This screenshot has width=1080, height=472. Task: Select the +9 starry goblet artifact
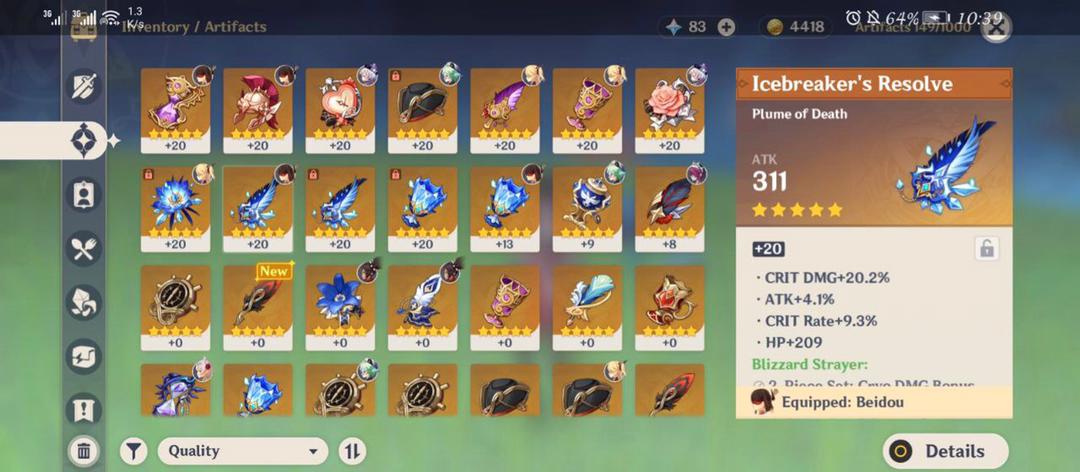click(587, 207)
